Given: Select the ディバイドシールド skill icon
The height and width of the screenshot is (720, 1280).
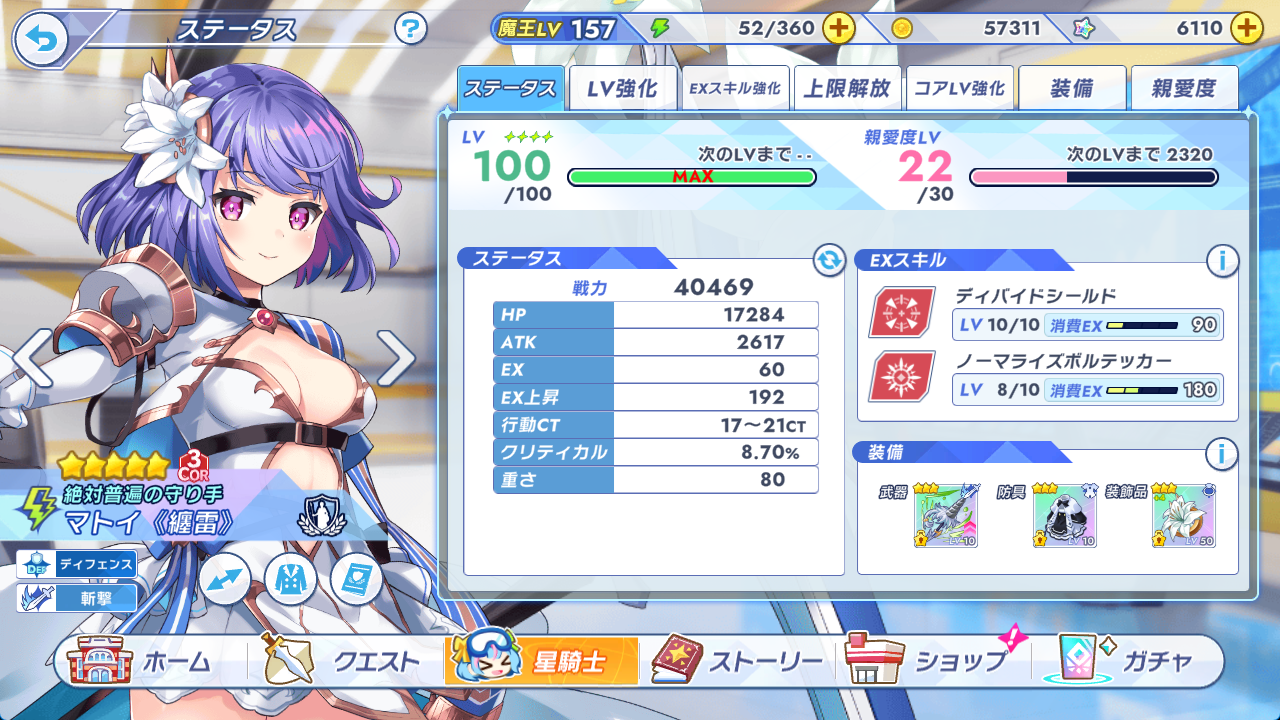Looking at the screenshot, I should tap(902, 312).
